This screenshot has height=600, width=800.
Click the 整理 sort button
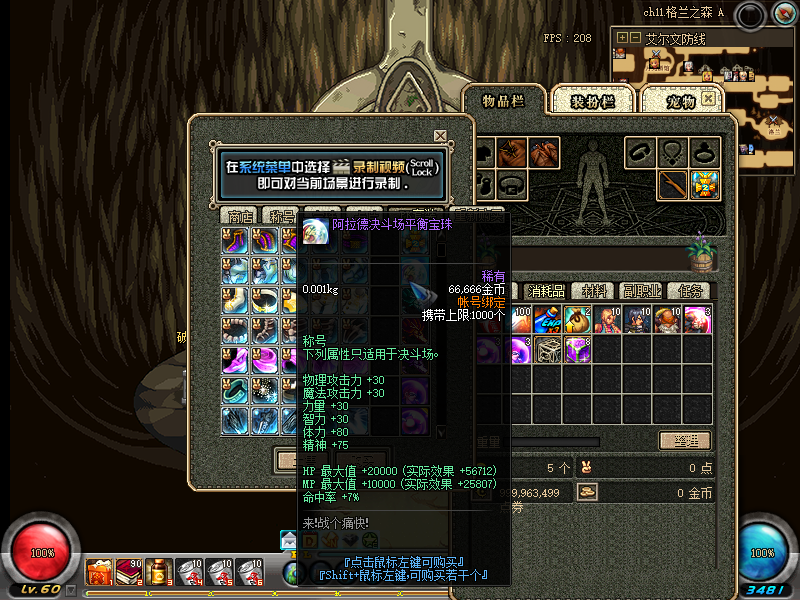tap(685, 441)
